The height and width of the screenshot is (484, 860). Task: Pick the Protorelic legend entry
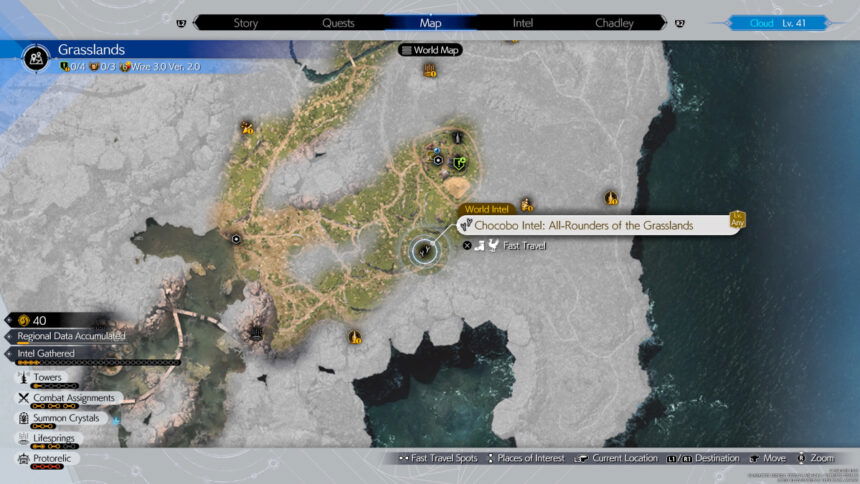(x=54, y=458)
